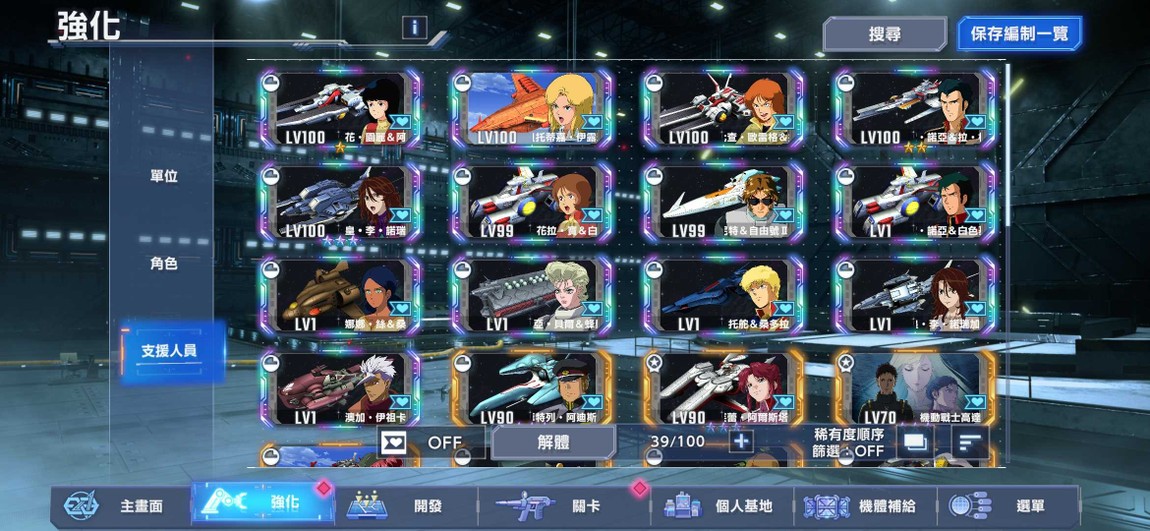The width and height of the screenshot is (1150, 531).
Task: Switch to the 單位 tab
Action: (x=163, y=176)
